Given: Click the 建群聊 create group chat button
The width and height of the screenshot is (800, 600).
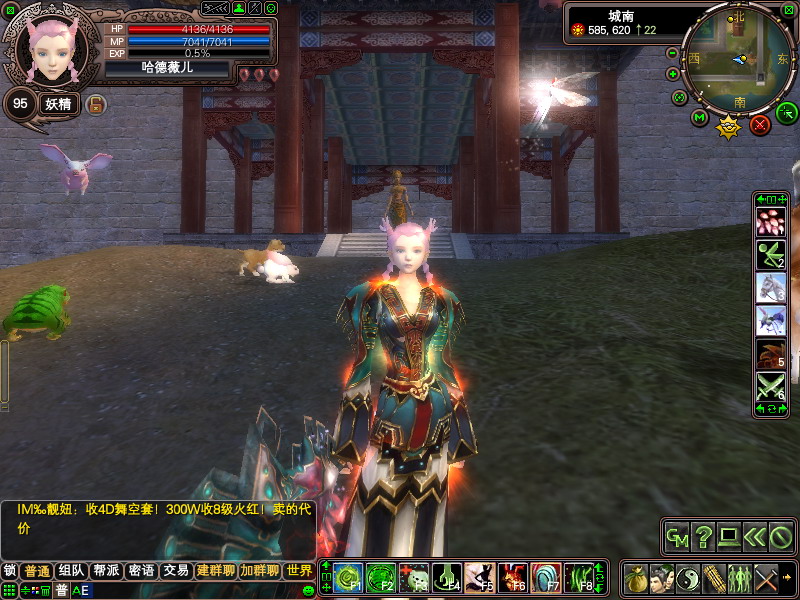Looking at the screenshot, I should pyautogui.click(x=215, y=571).
